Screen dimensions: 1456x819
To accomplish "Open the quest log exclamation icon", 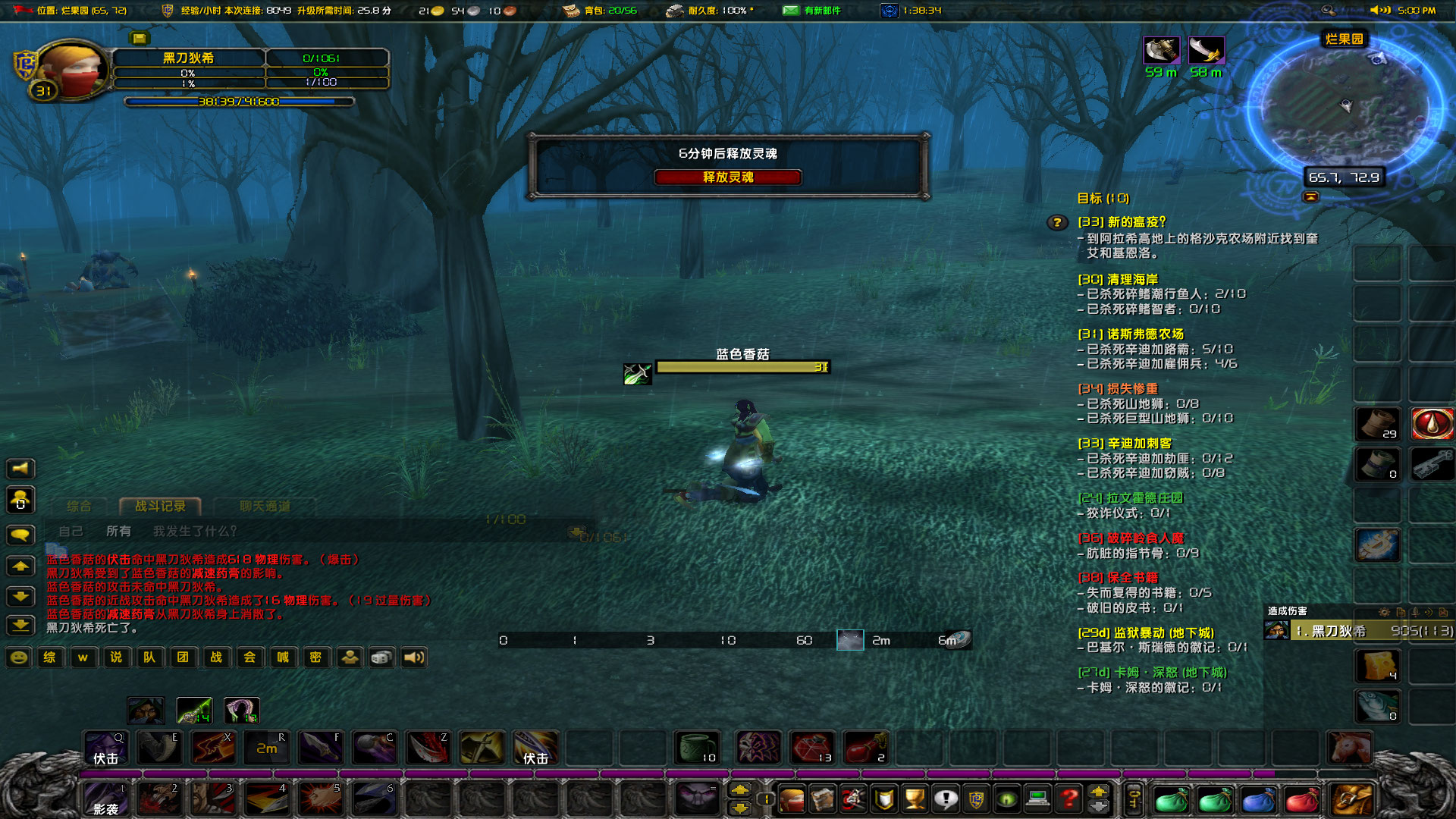I will coord(946,799).
